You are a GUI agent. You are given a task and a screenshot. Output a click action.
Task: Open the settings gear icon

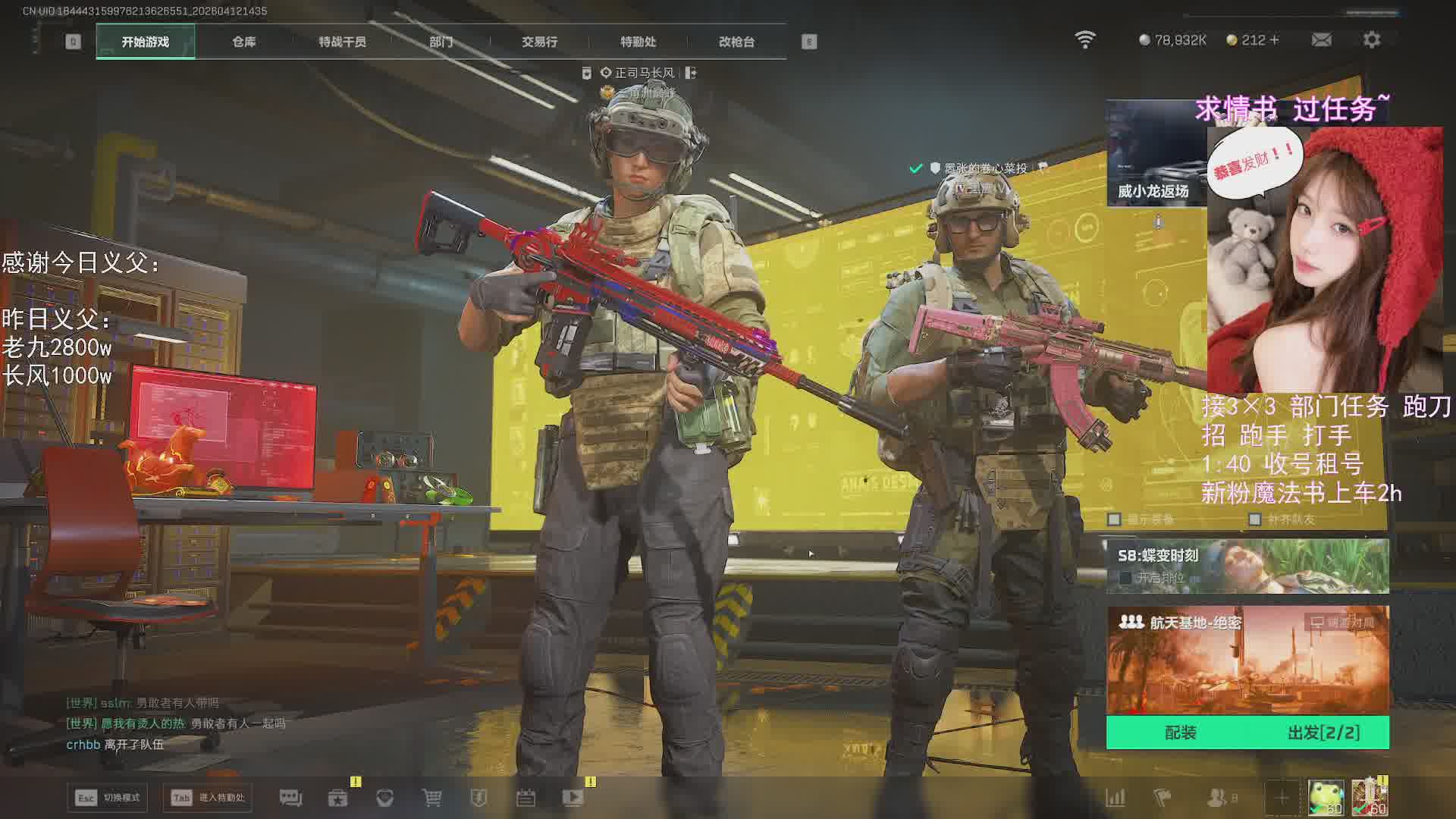coord(1371,40)
